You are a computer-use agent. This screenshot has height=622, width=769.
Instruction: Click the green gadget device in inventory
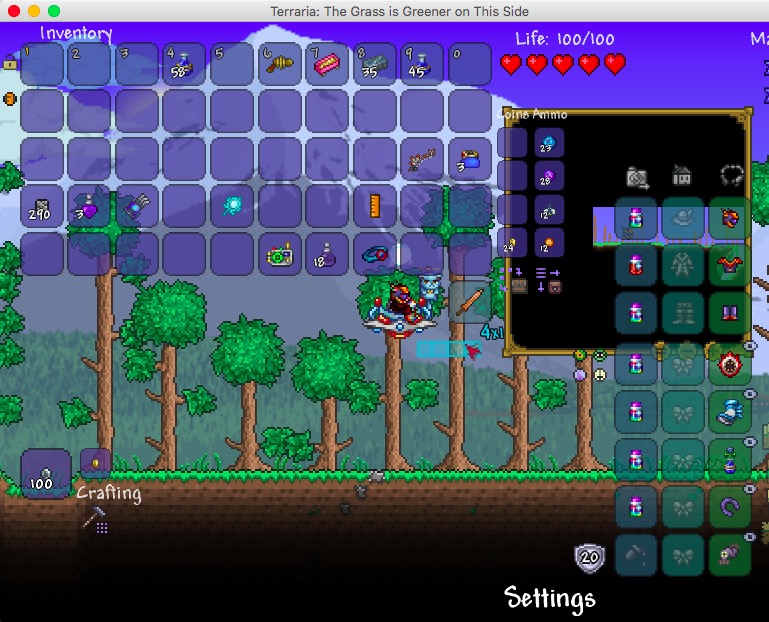click(279, 254)
